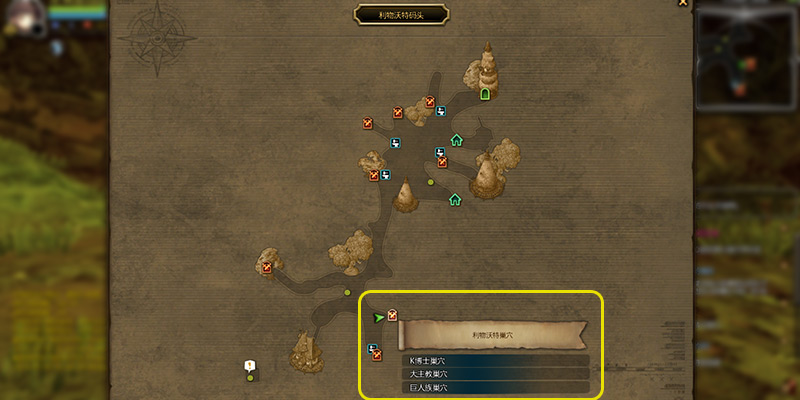Select the green arched doorway marker

[x=485, y=94]
